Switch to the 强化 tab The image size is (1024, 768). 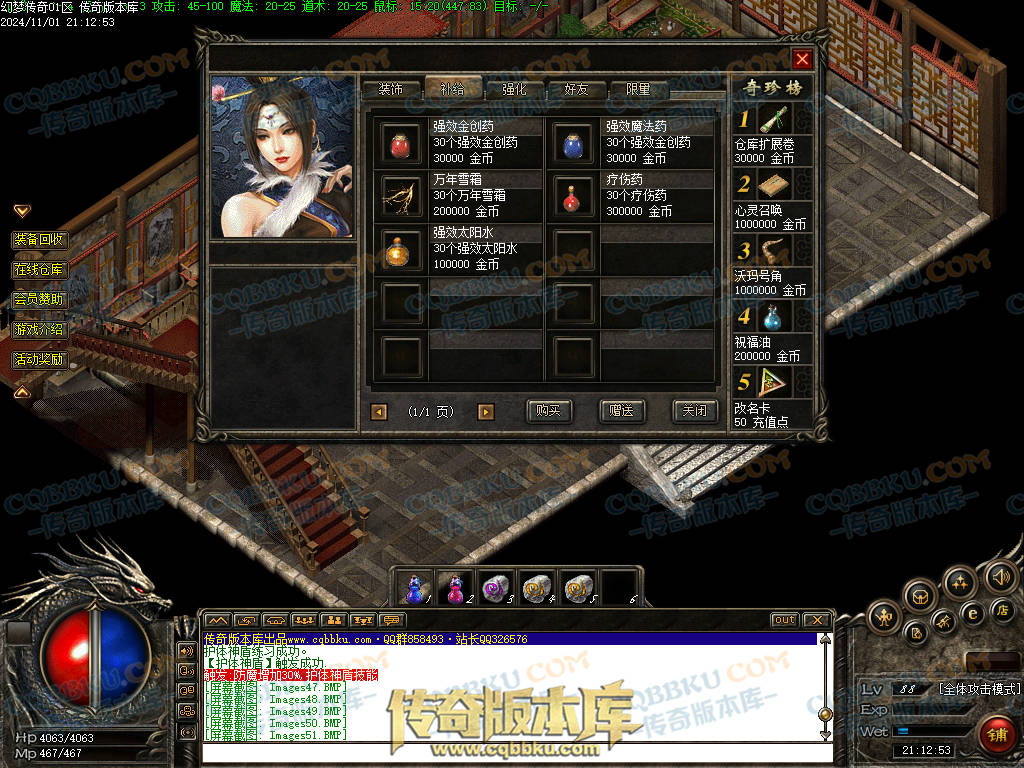point(514,89)
